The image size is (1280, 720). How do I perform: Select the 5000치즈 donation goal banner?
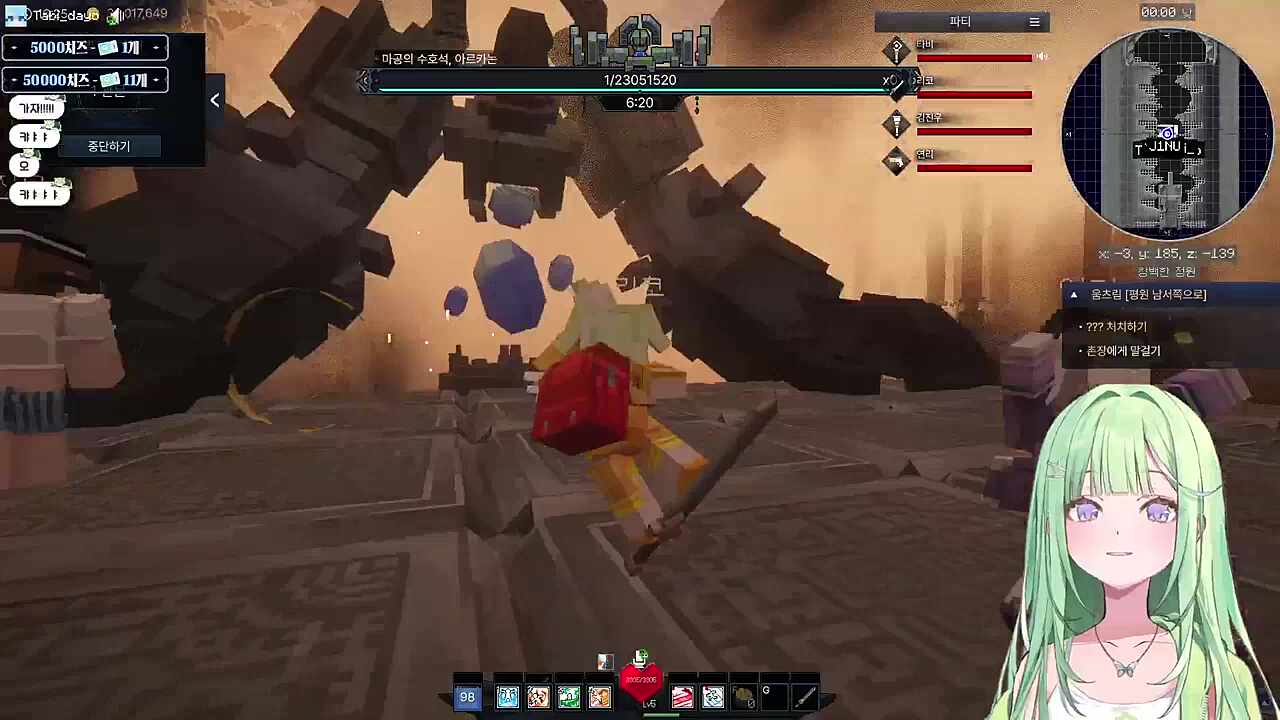point(85,48)
